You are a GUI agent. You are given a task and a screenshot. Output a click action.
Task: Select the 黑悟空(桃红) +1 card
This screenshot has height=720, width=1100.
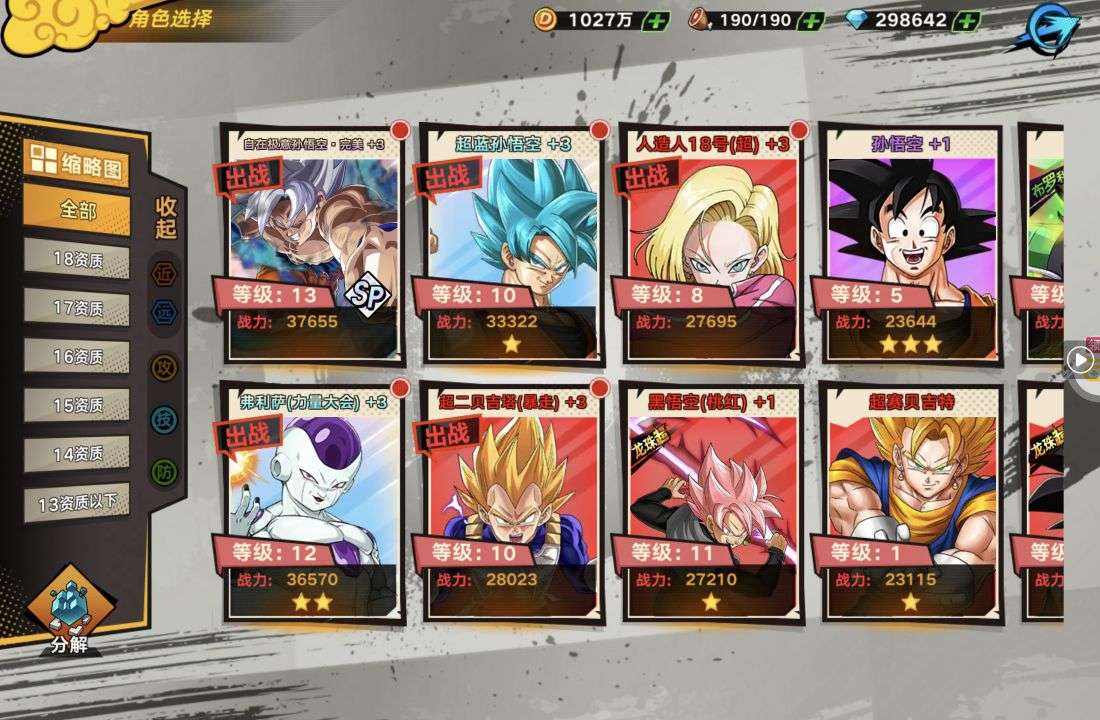coord(712,500)
